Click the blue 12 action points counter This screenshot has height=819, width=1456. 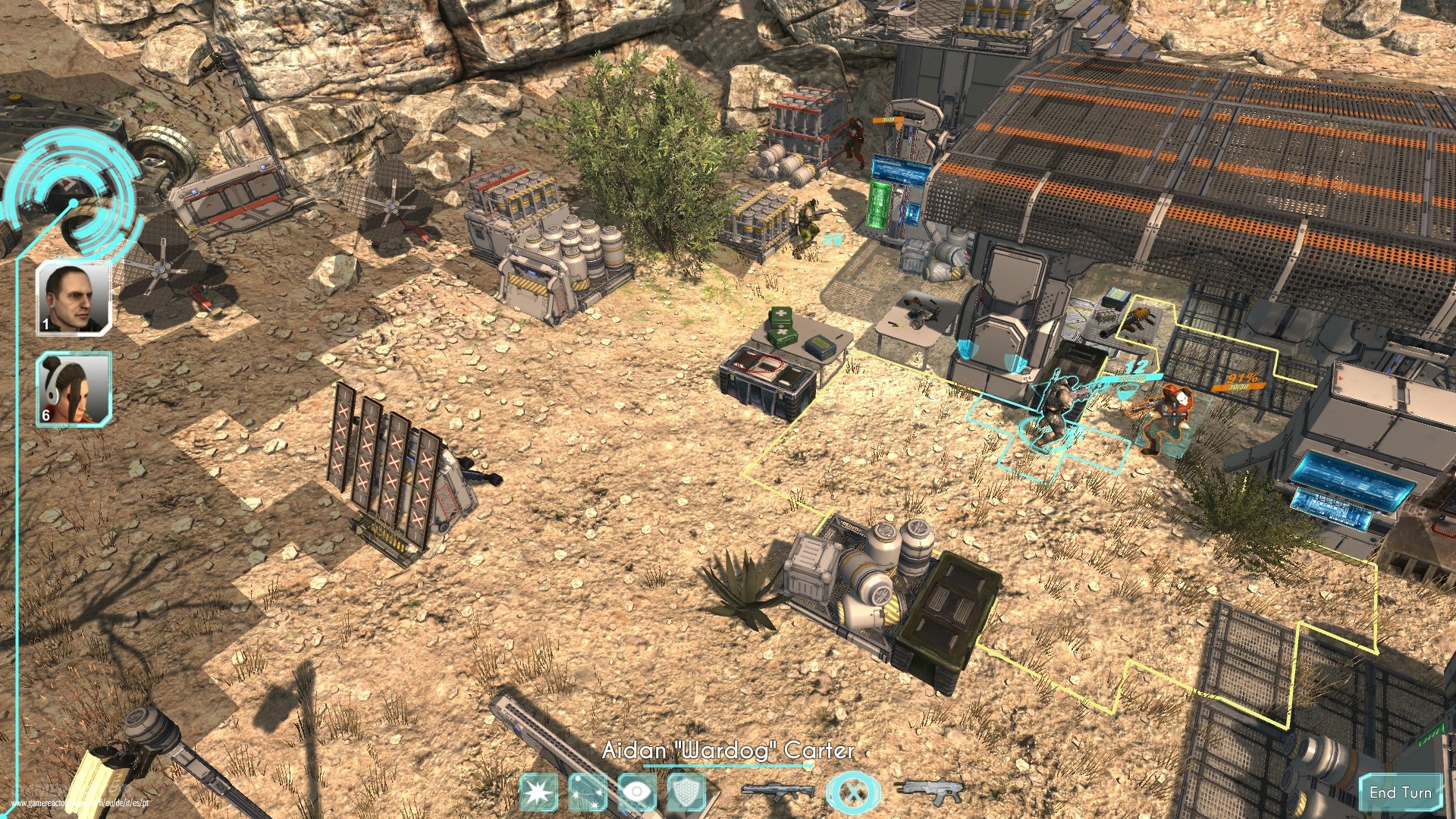click(1135, 367)
